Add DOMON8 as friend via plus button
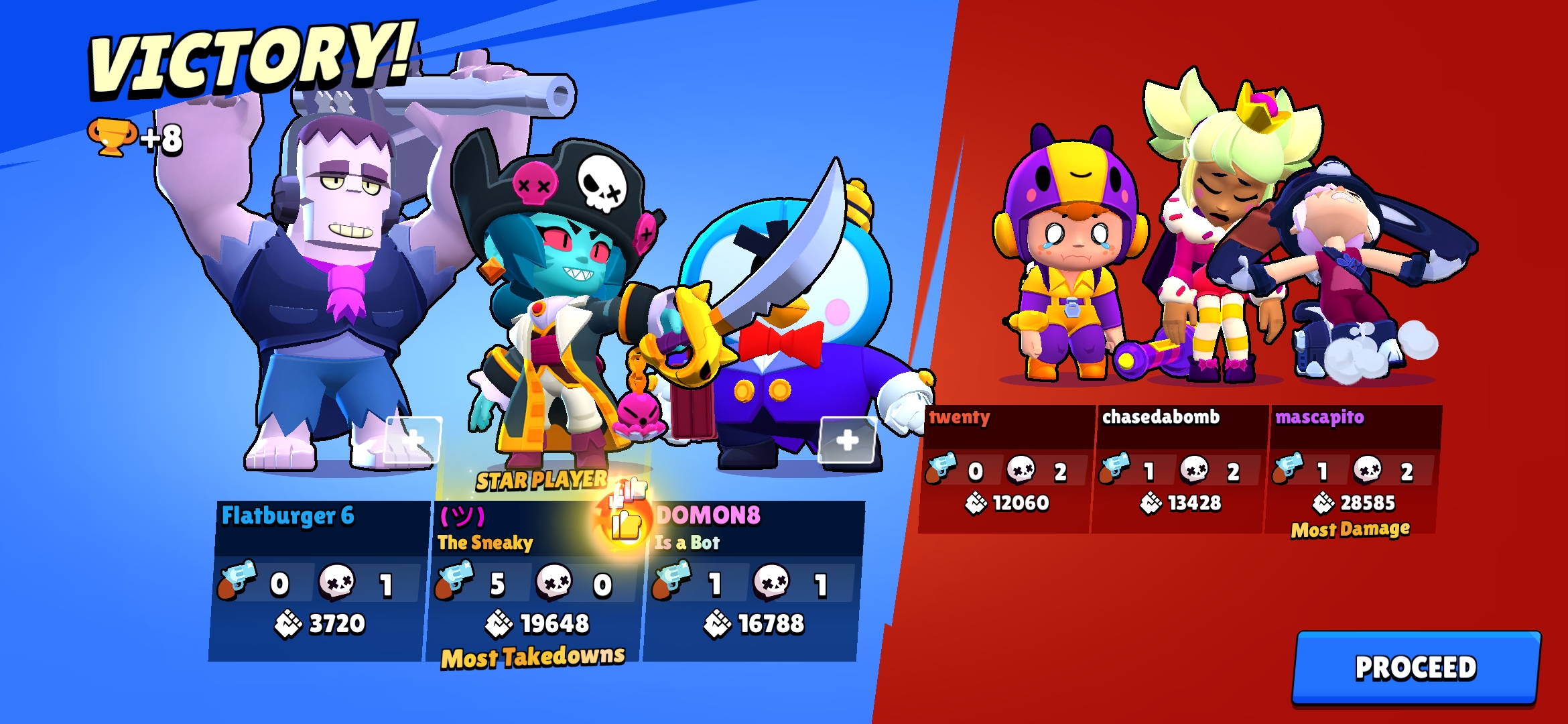1568x724 pixels. 848,440
